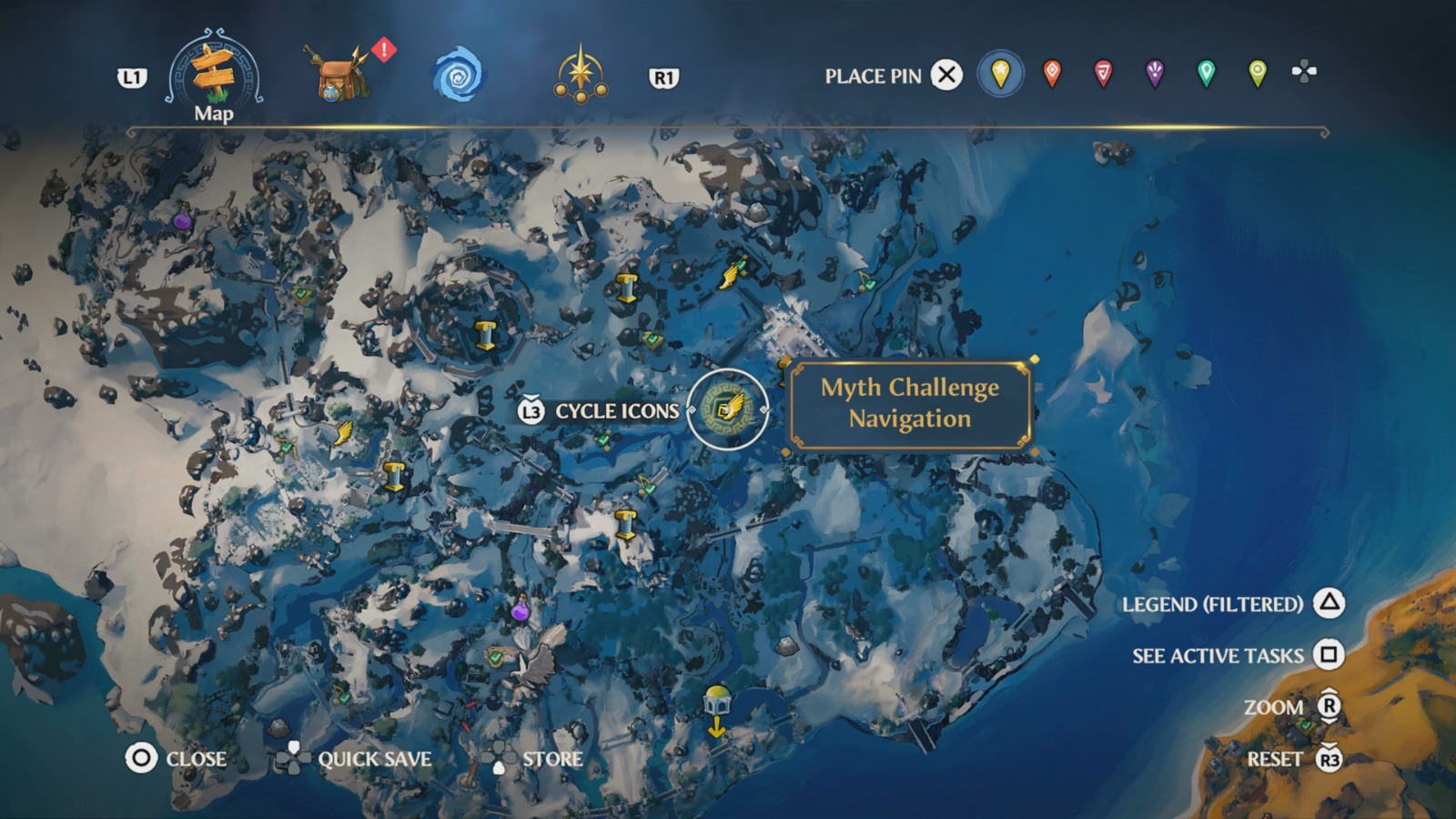Click a golden vault marker near map center

point(624,525)
